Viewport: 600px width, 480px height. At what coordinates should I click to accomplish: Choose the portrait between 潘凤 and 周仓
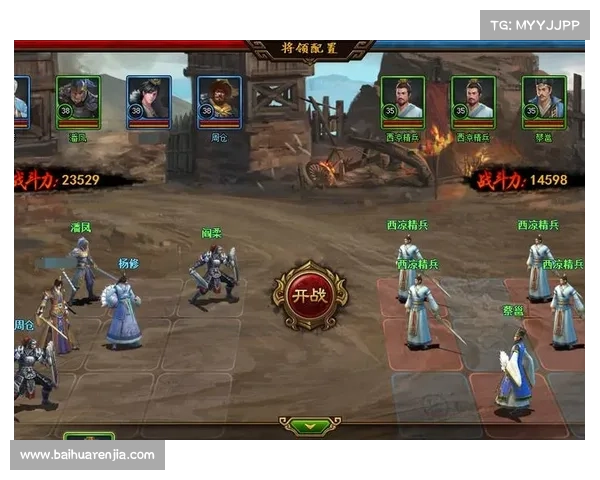[x=148, y=101]
